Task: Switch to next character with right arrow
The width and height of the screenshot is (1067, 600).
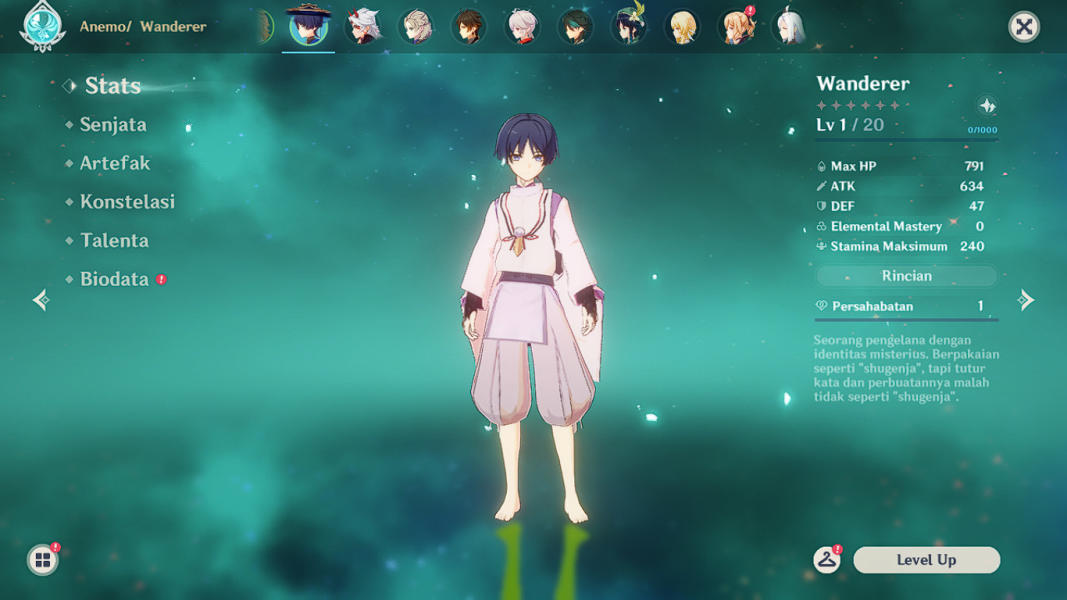Action: (x=1026, y=300)
